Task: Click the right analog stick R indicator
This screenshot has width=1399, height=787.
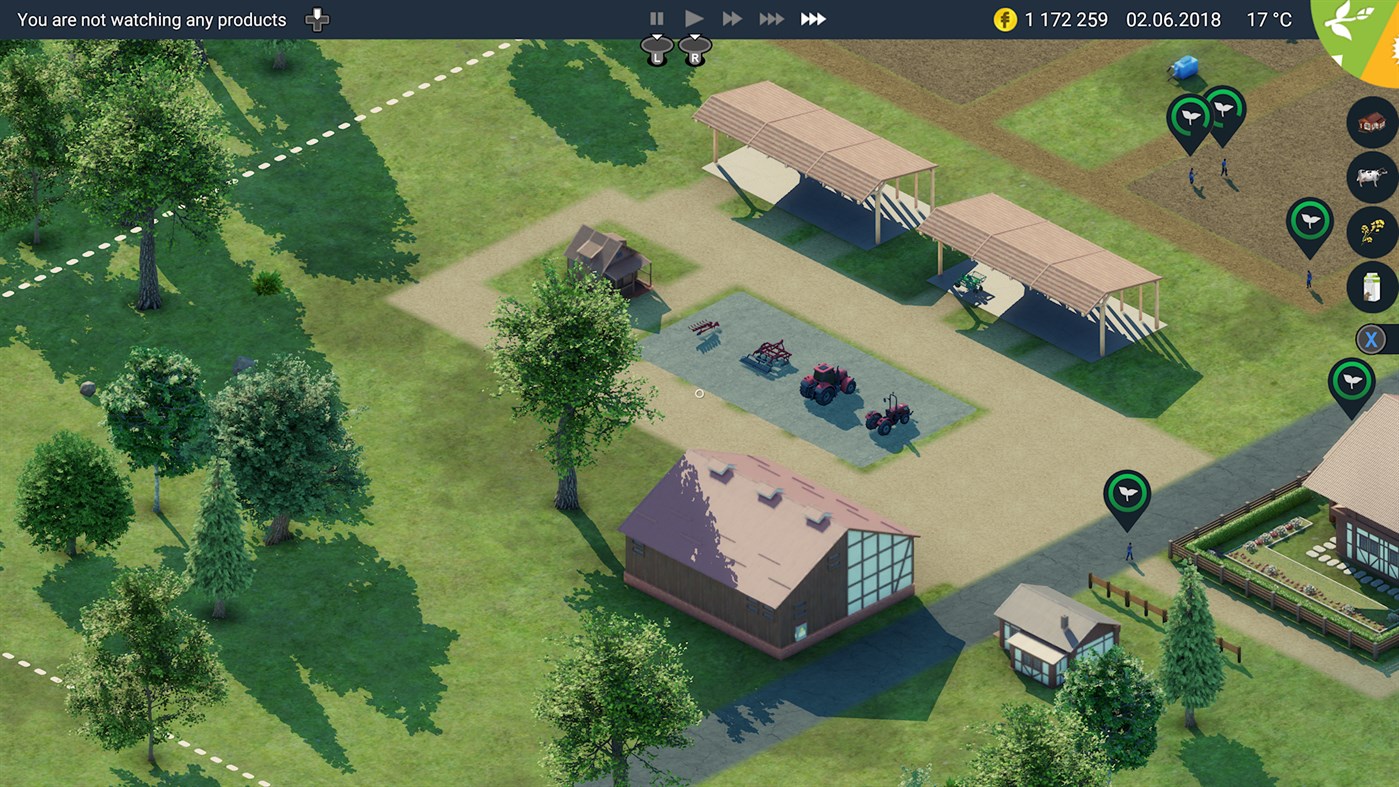Action: coord(695,50)
